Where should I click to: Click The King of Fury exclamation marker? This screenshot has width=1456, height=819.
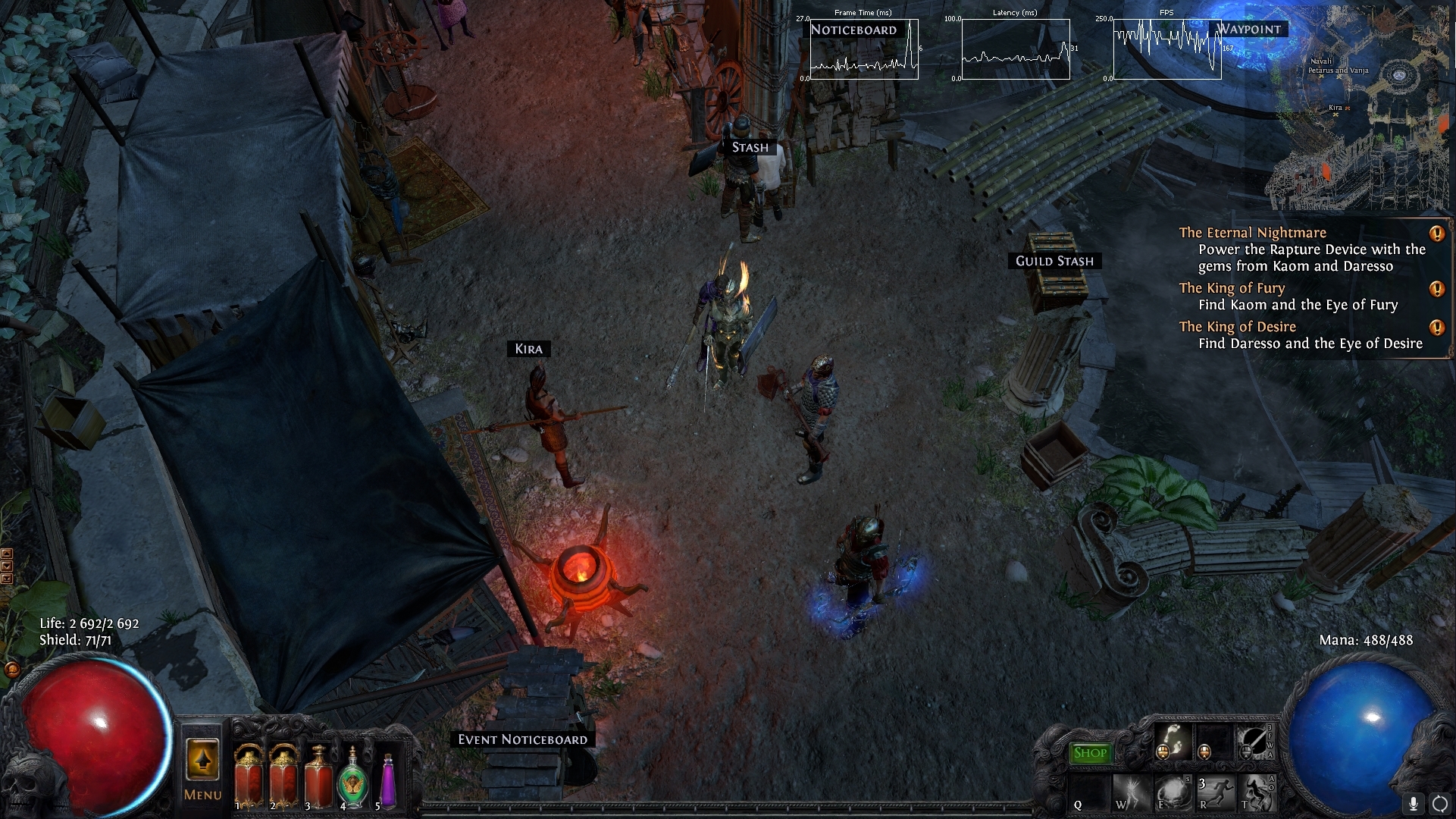[1436, 288]
